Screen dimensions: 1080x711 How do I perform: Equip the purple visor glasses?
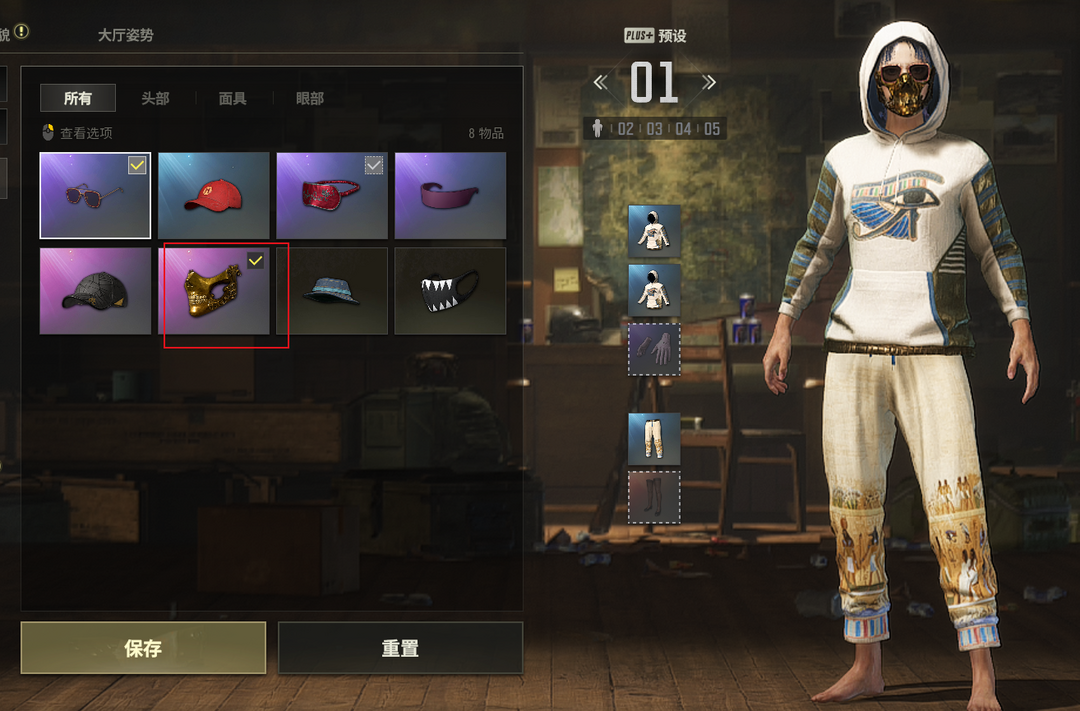pyautogui.click(x=449, y=195)
